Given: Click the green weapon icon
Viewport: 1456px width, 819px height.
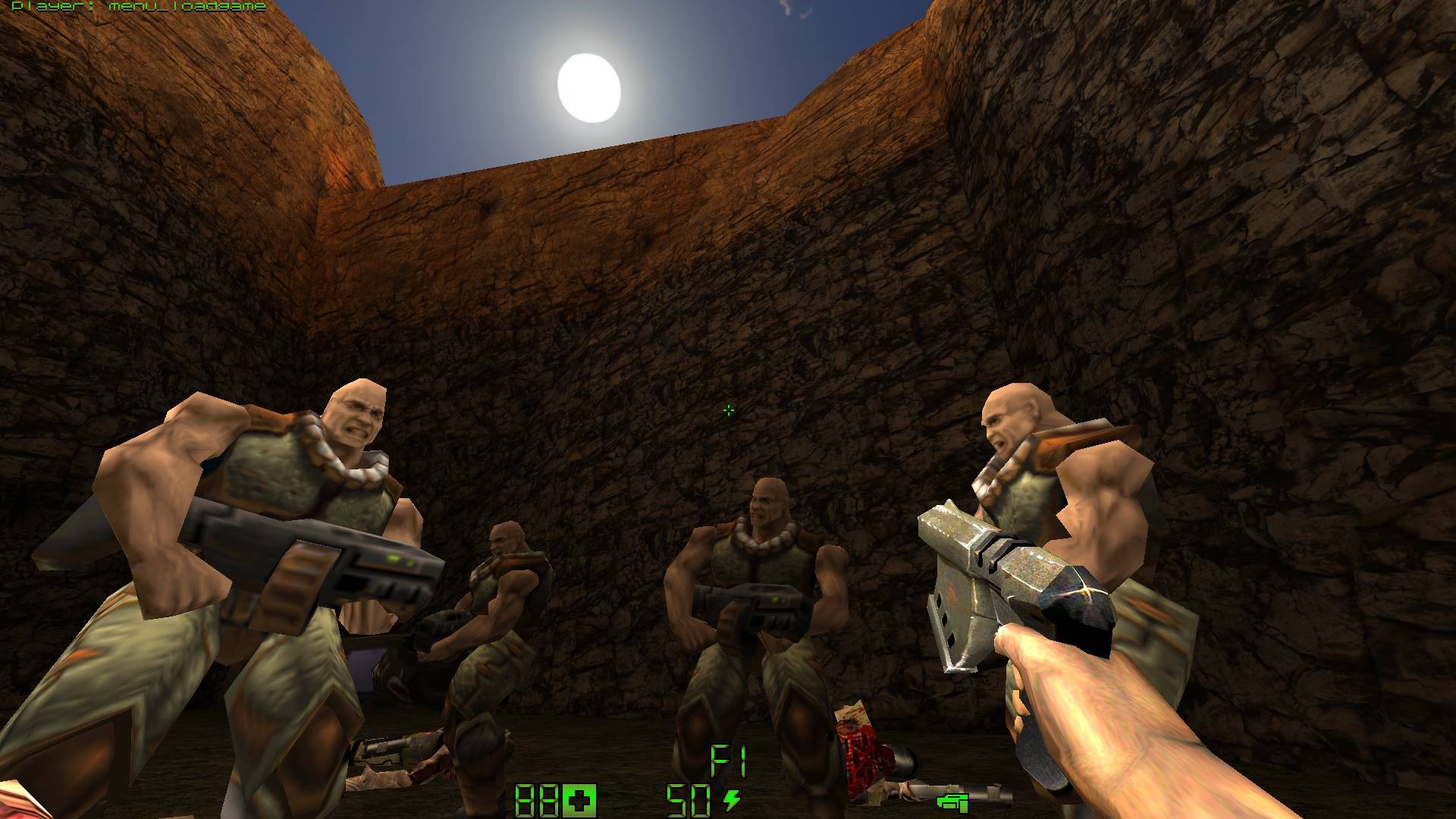Looking at the screenshot, I should pos(953,801).
